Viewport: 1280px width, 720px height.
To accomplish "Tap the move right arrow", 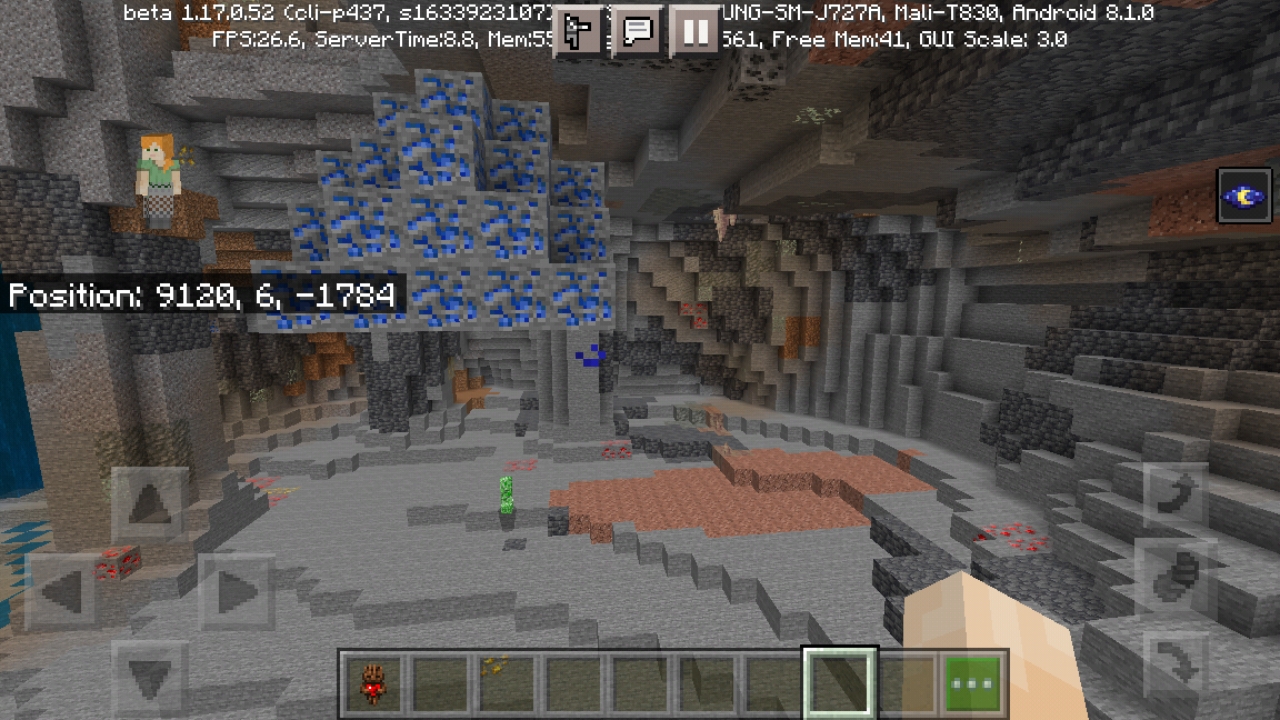I will point(235,592).
